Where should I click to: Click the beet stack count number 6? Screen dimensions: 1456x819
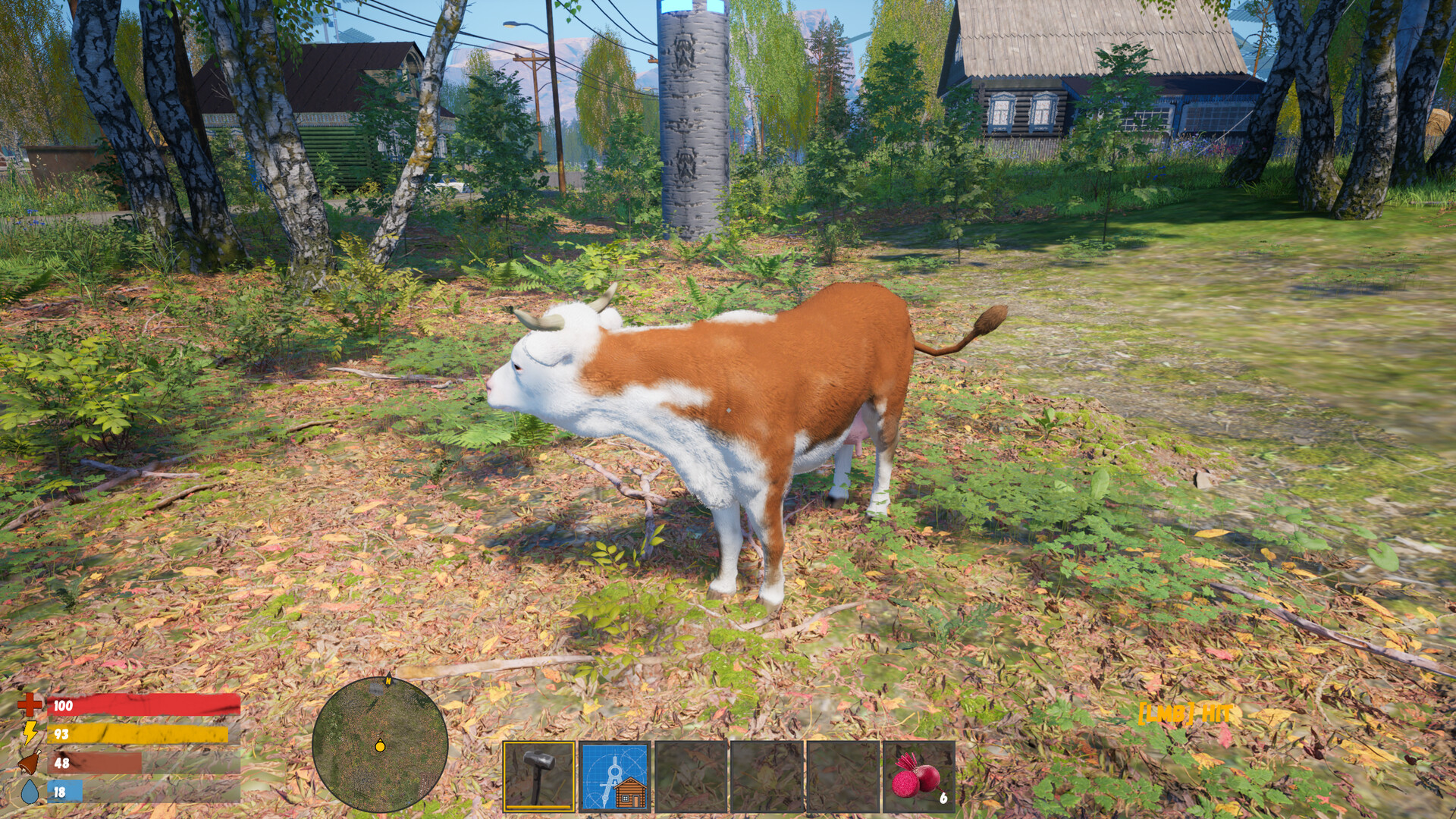click(x=943, y=799)
